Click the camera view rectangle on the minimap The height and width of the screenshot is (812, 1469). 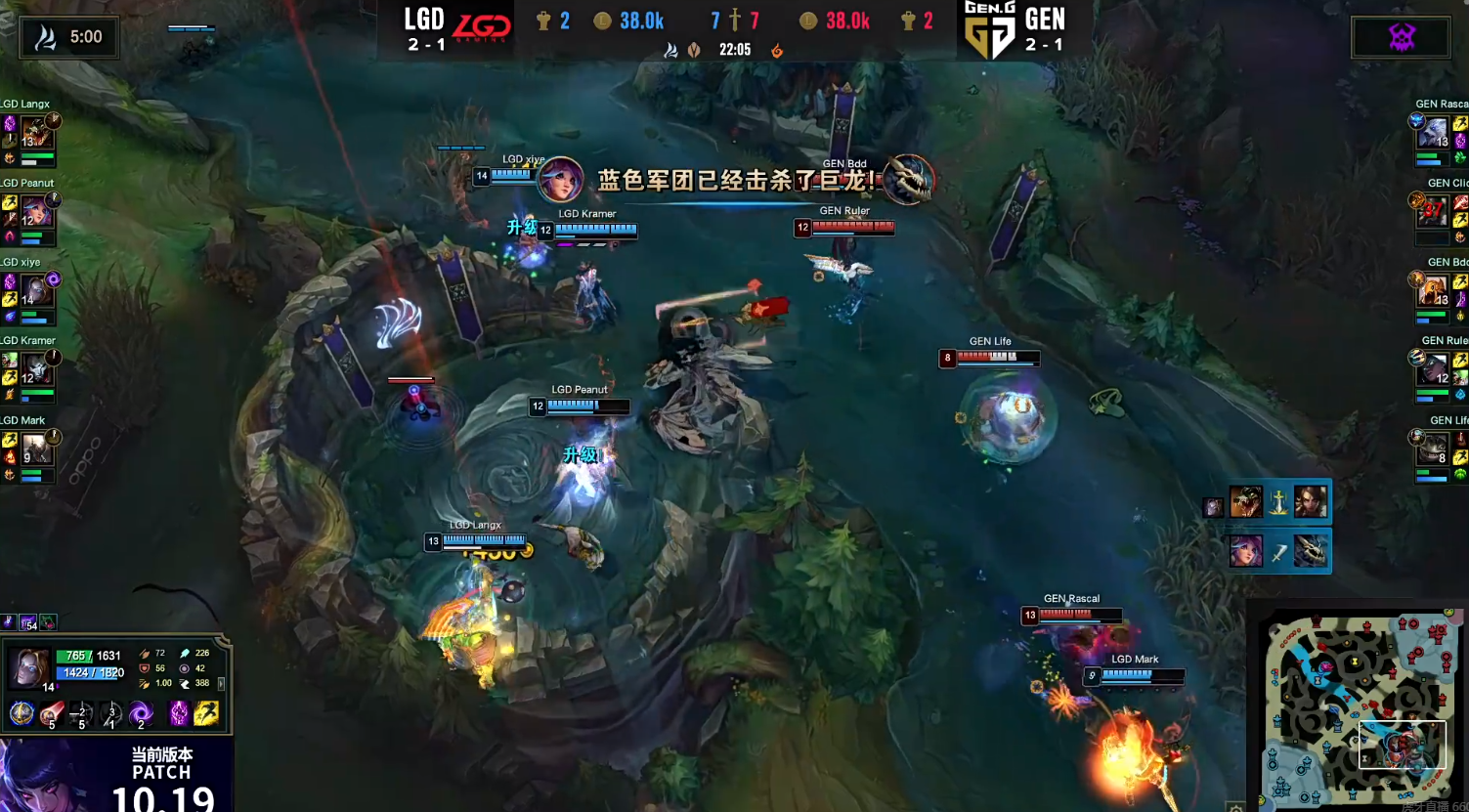click(x=1404, y=747)
